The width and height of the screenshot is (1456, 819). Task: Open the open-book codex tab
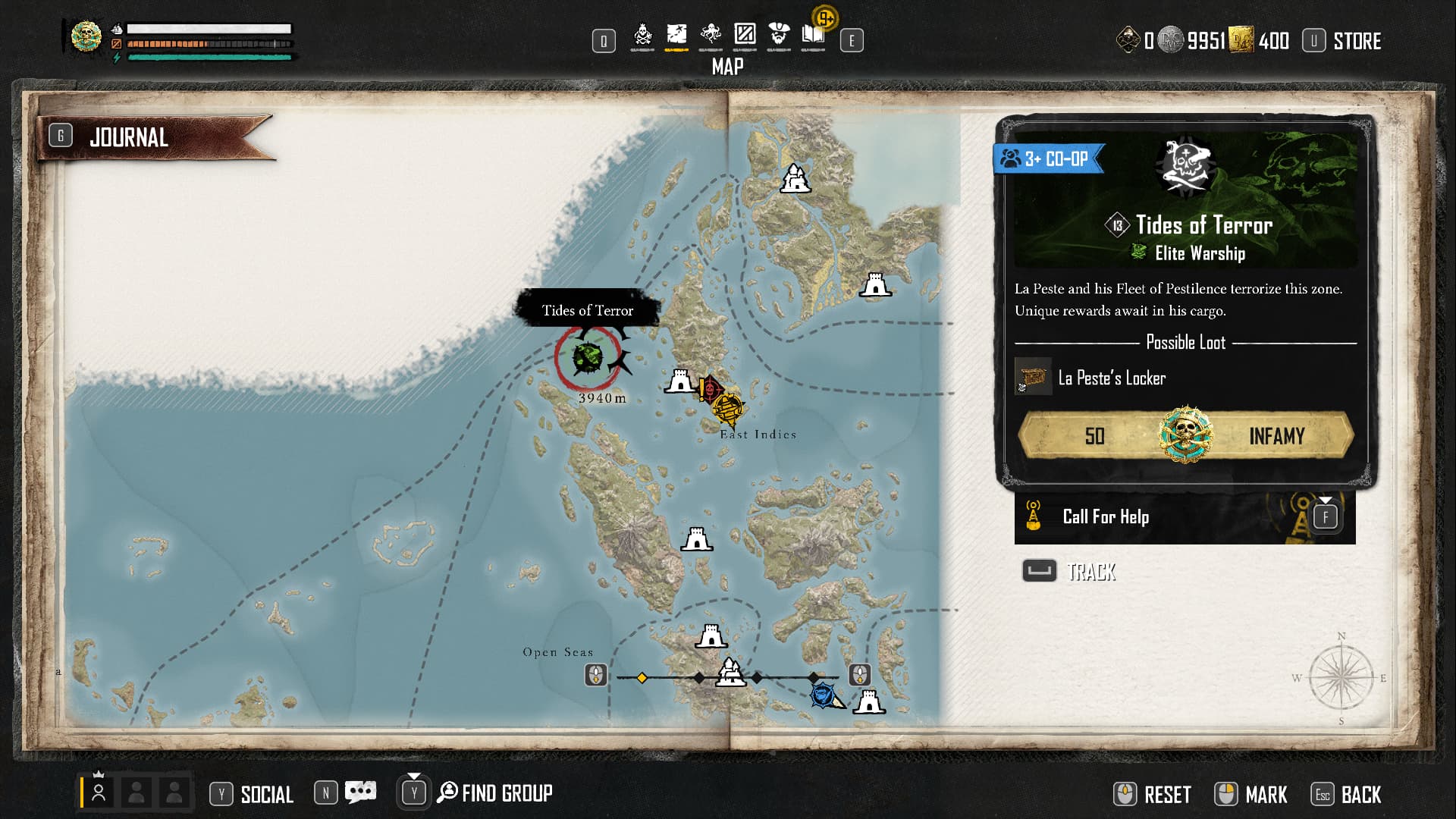[813, 35]
